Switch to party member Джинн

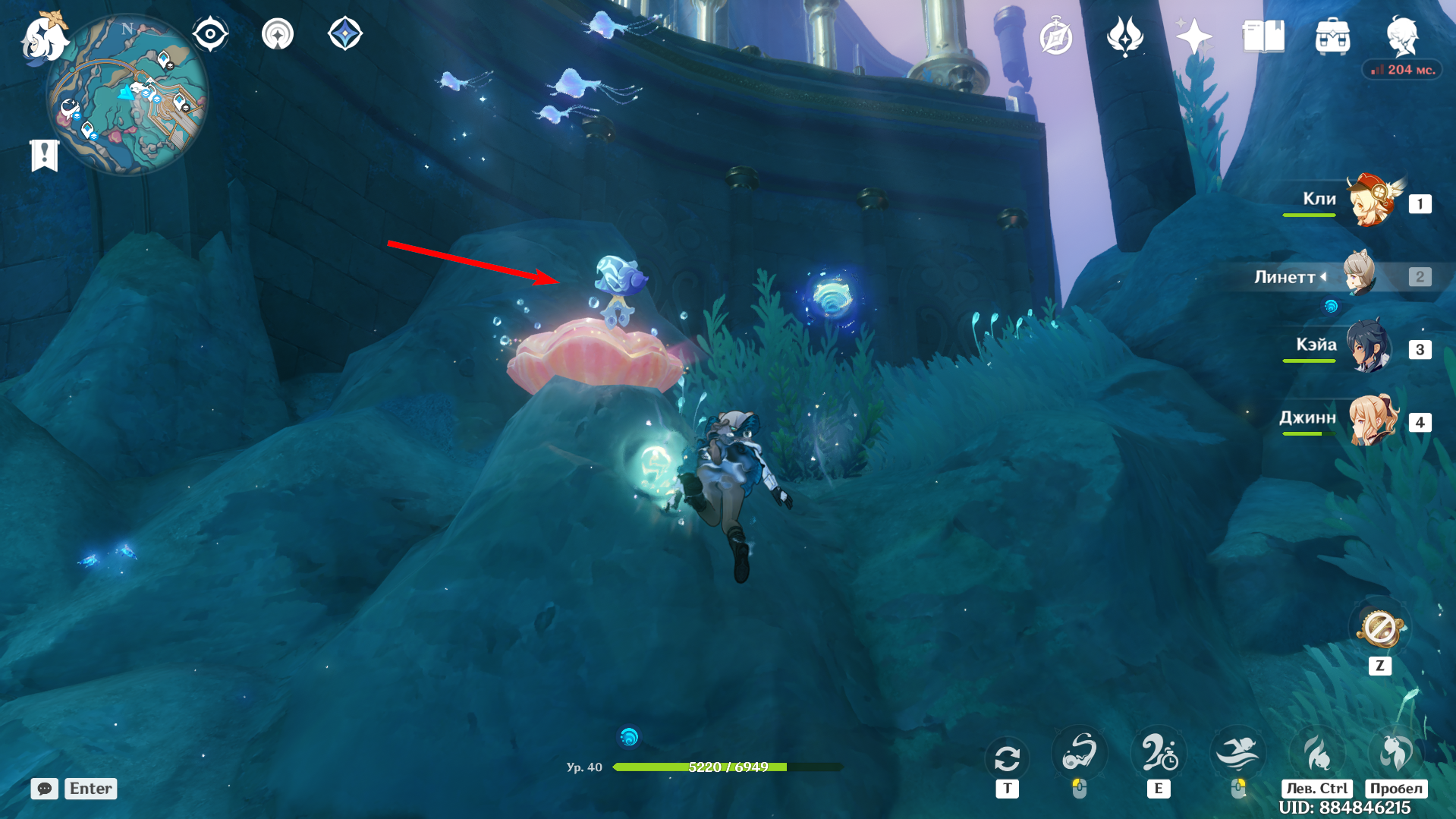point(1372,420)
